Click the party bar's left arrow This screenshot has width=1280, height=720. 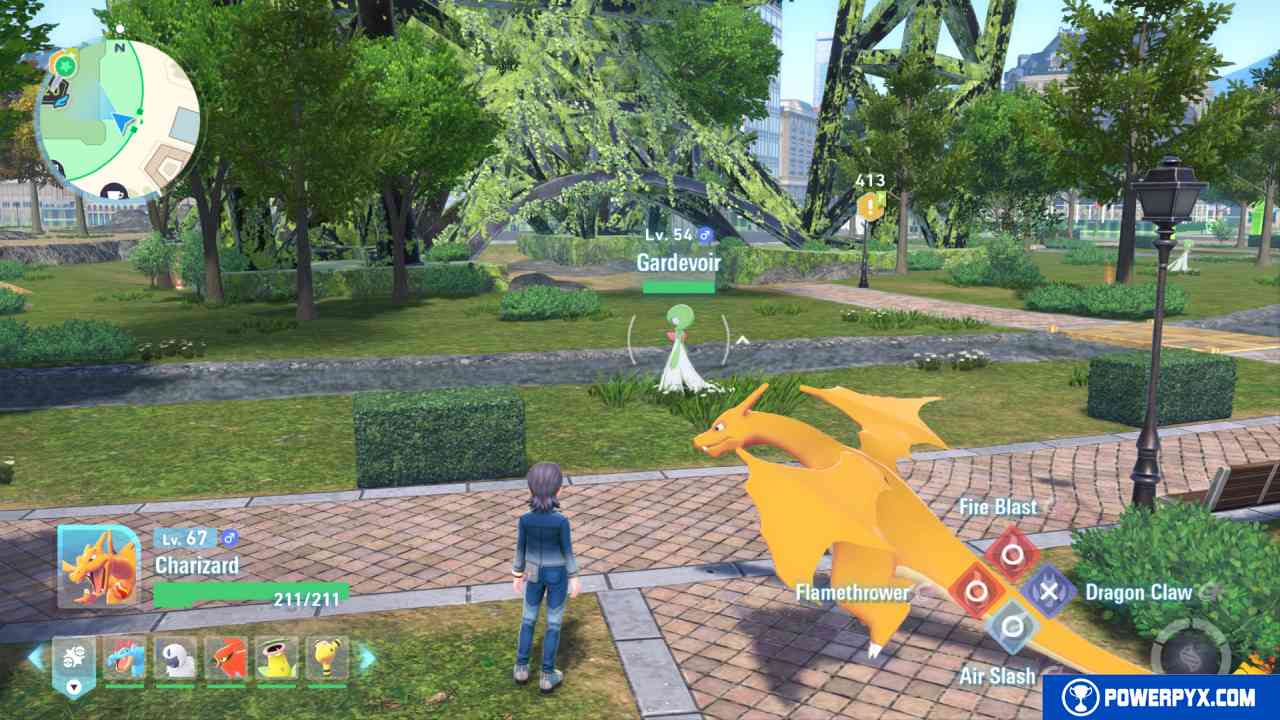click(x=35, y=657)
